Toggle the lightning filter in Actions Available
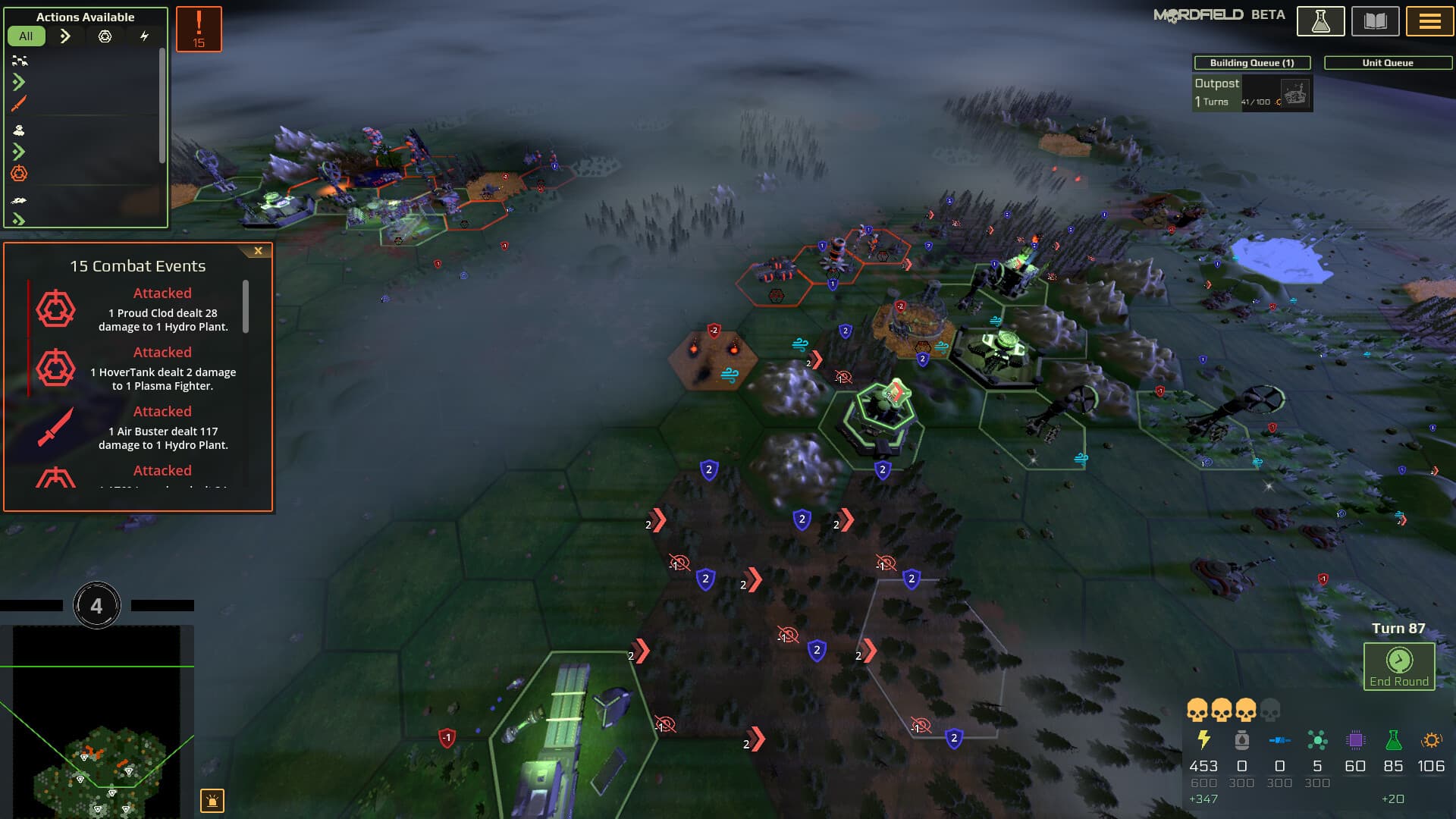Image resolution: width=1456 pixels, height=819 pixels. pyautogui.click(x=146, y=35)
